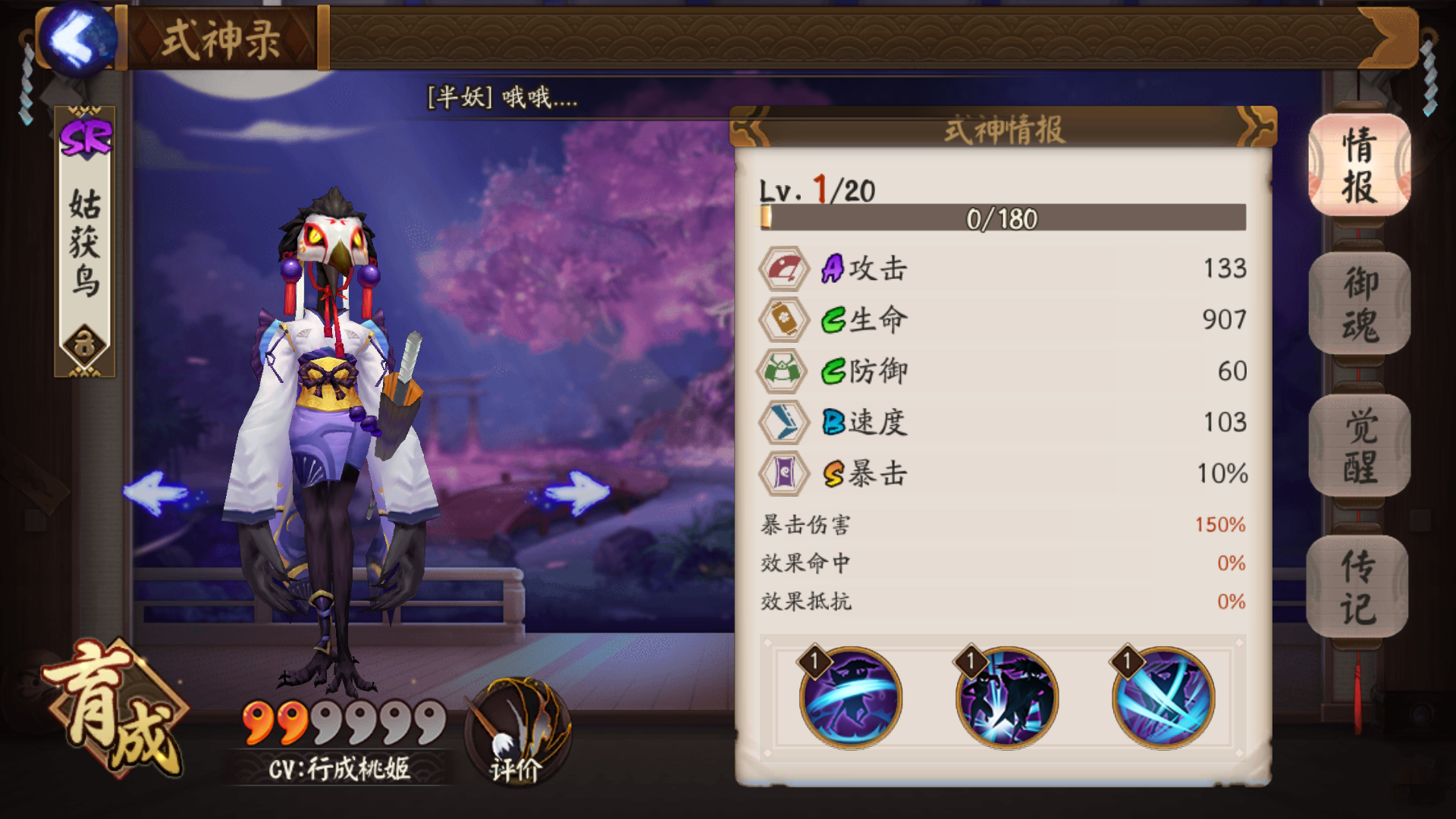Image resolution: width=1456 pixels, height=819 pixels.
Task: Switch to the 情报 info tab
Action: tap(1359, 165)
